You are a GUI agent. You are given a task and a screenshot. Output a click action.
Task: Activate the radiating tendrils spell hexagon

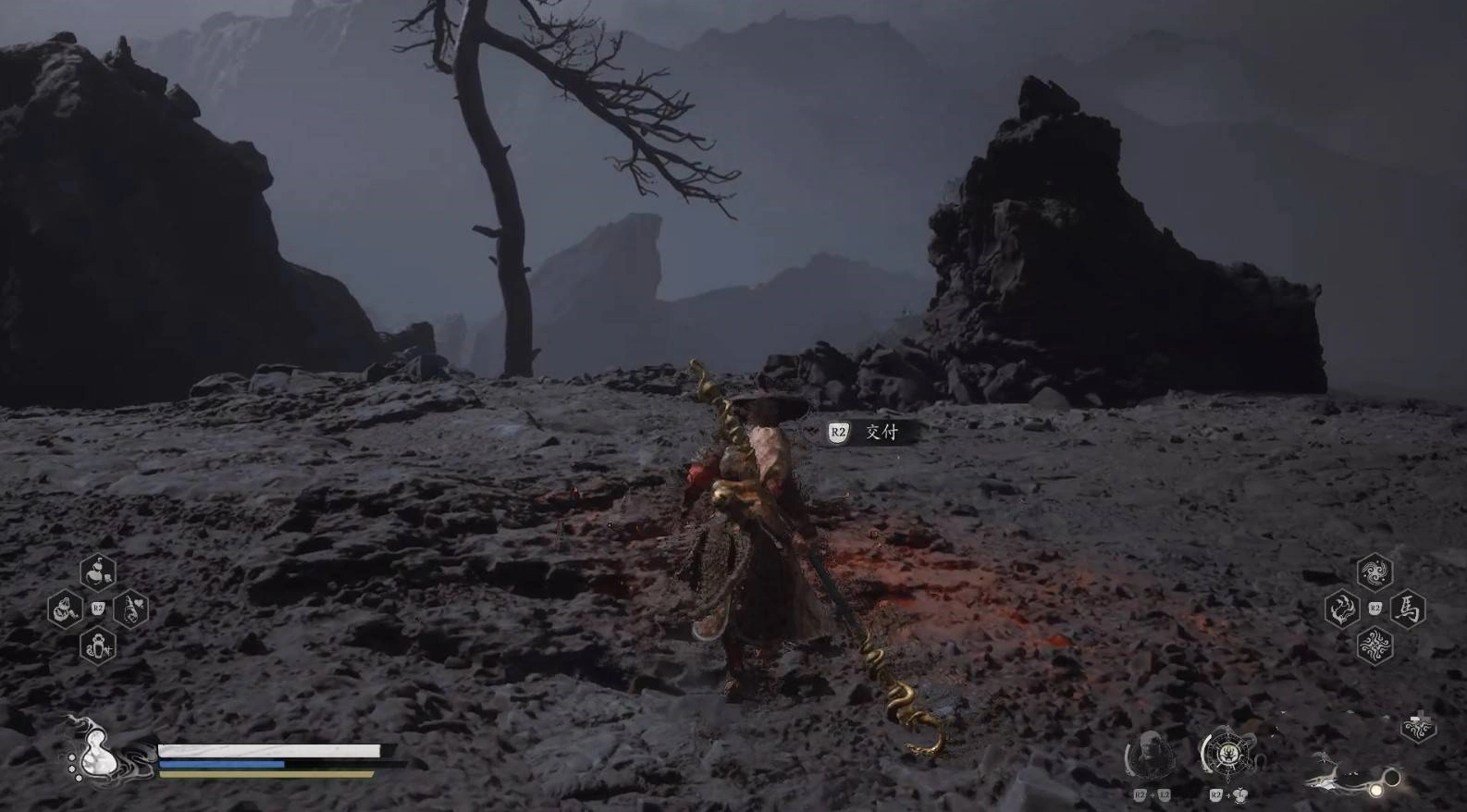1374,645
